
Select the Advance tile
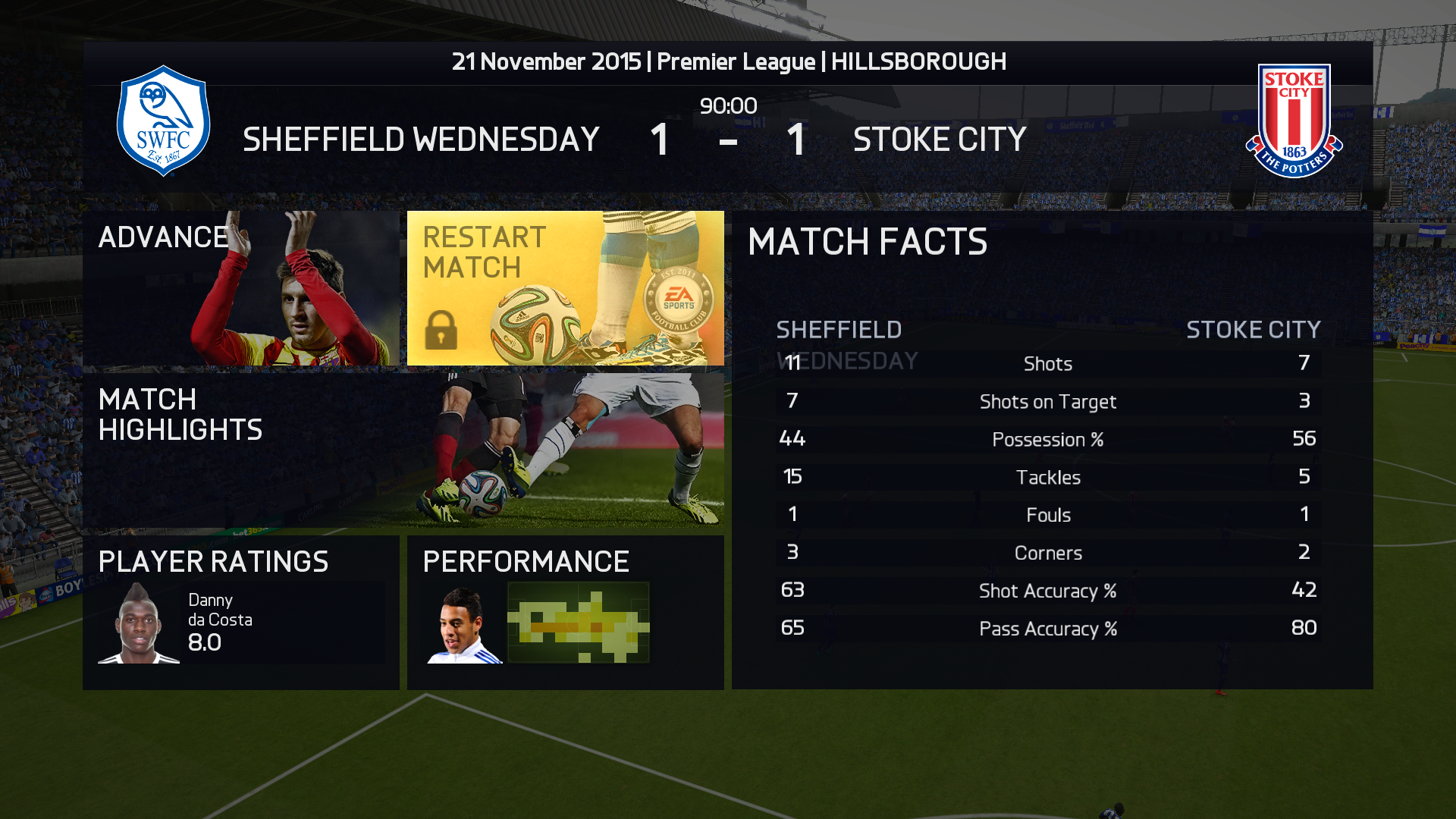[241, 288]
